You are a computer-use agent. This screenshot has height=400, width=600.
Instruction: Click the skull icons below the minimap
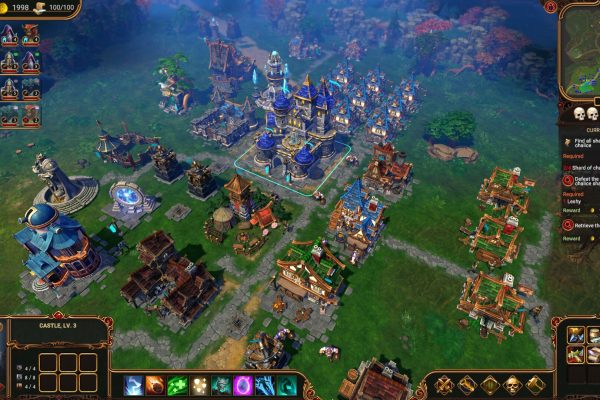[585, 115]
